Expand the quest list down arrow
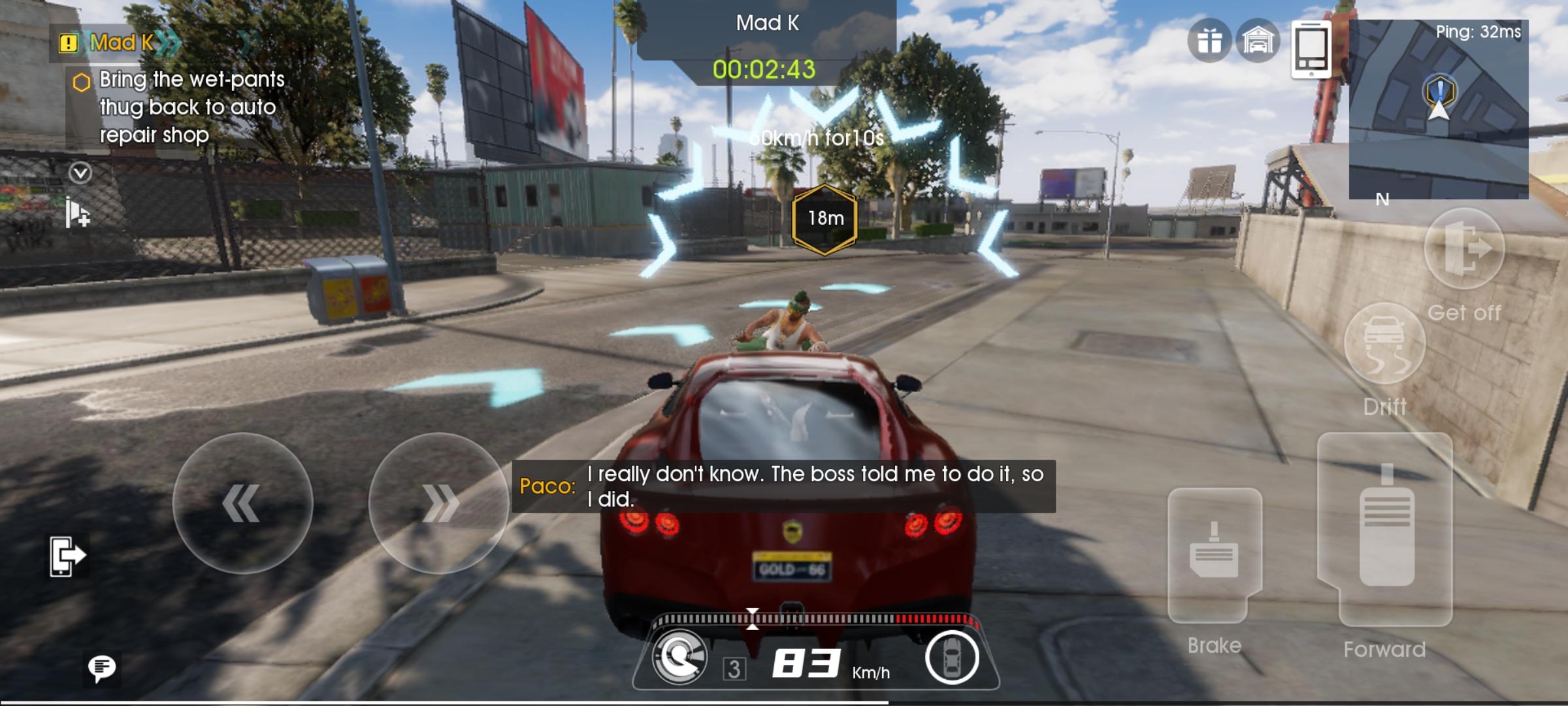This screenshot has height=706, width=1568. pos(80,173)
